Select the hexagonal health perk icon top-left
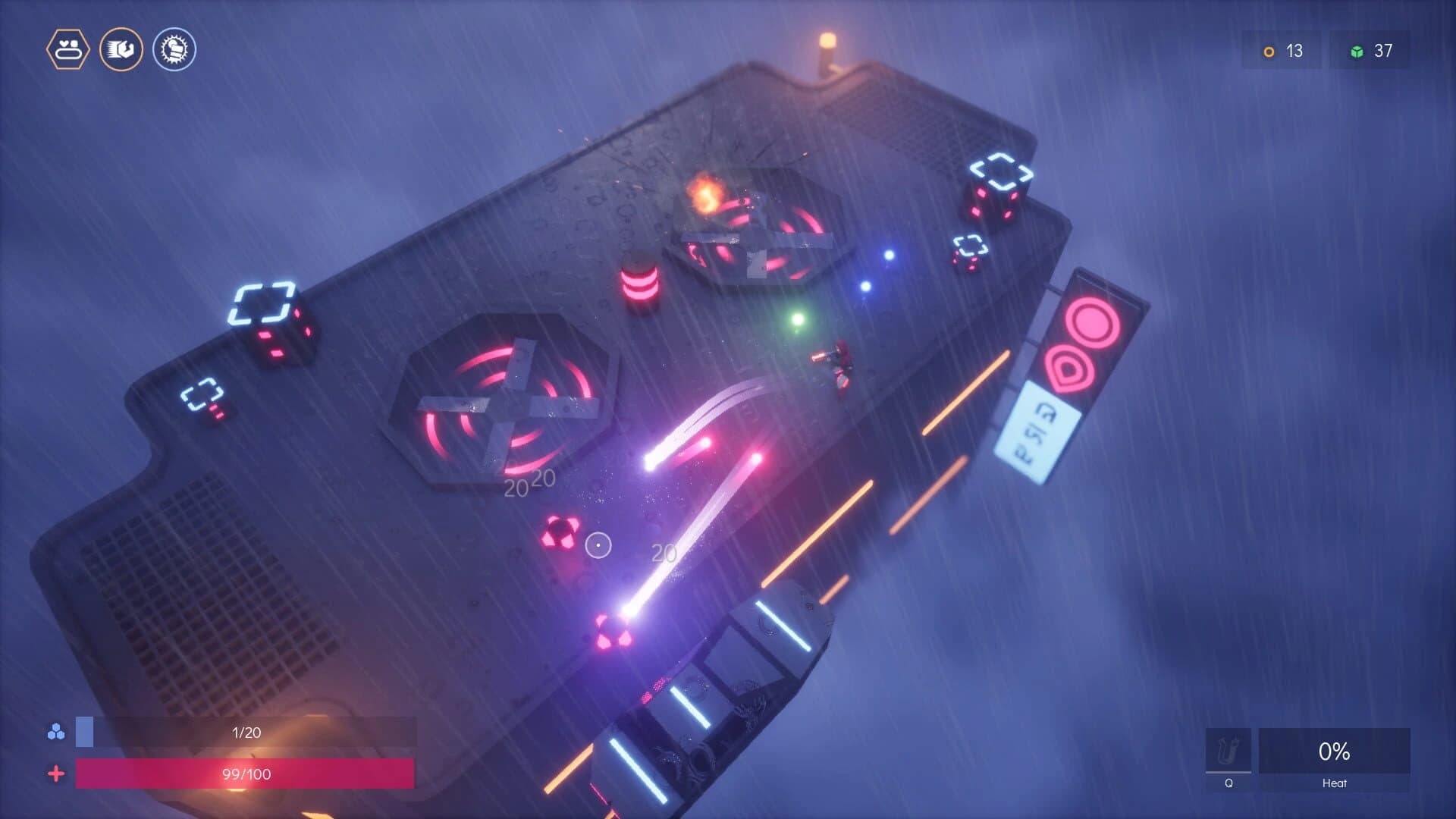The image size is (1456, 819). tap(68, 49)
